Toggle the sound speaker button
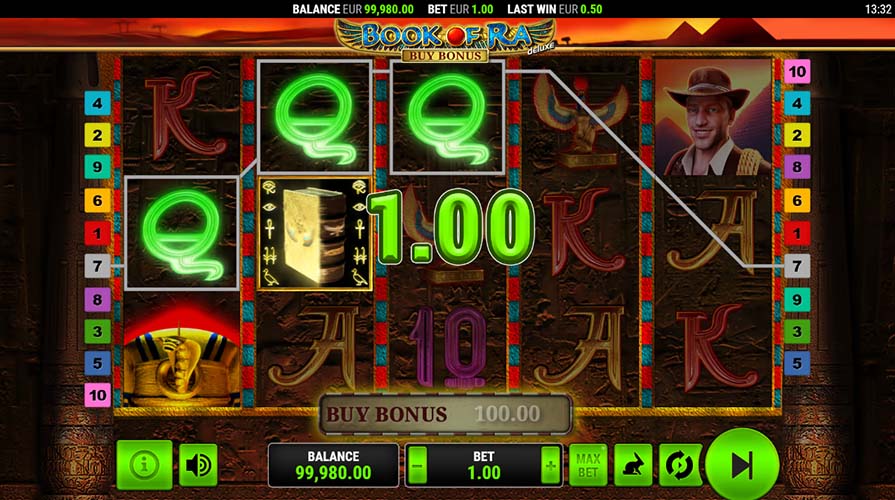The image size is (895, 500). [x=198, y=465]
